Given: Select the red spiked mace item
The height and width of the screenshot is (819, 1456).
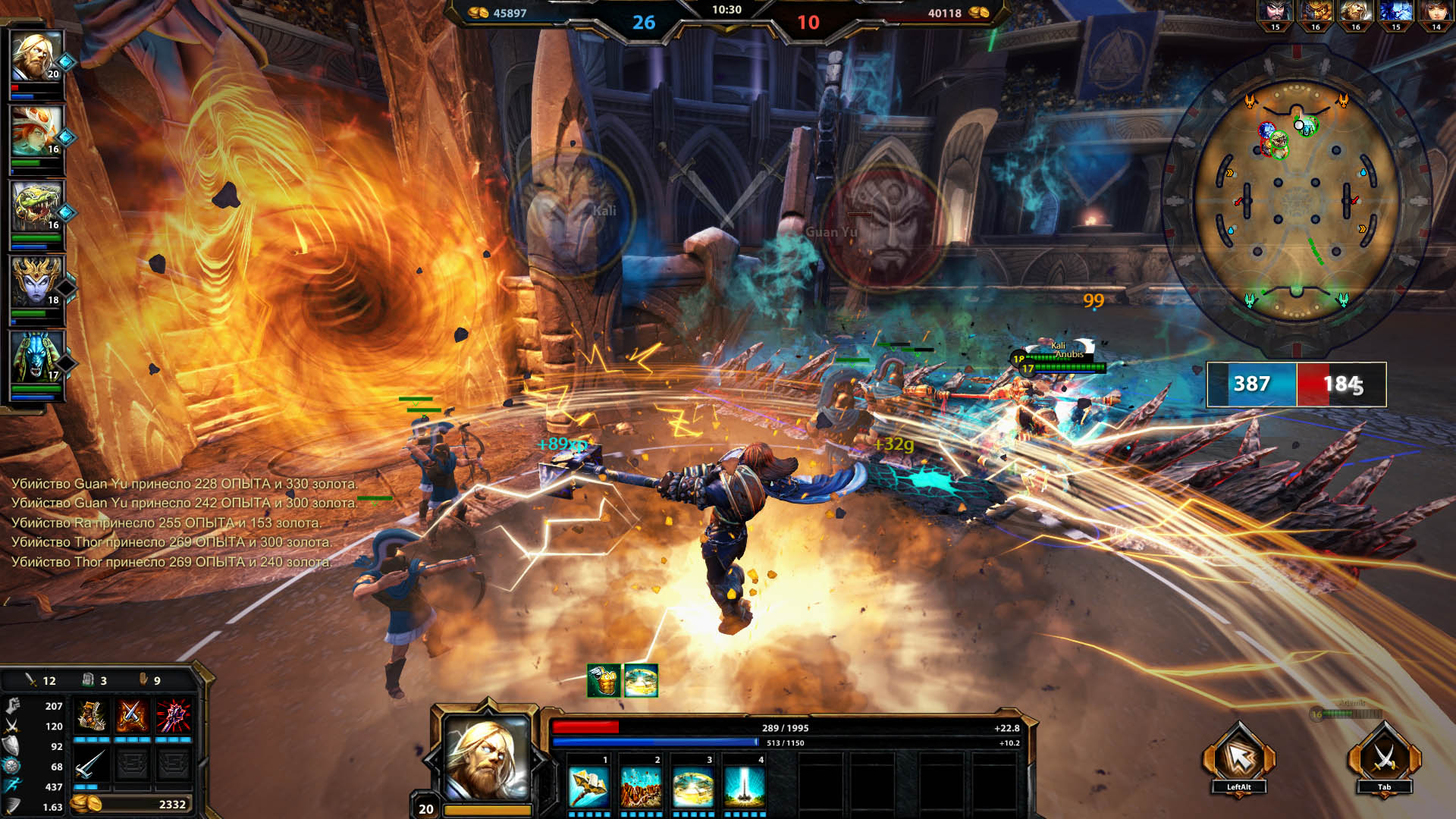Looking at the screenshot, I should coord(173,716).
